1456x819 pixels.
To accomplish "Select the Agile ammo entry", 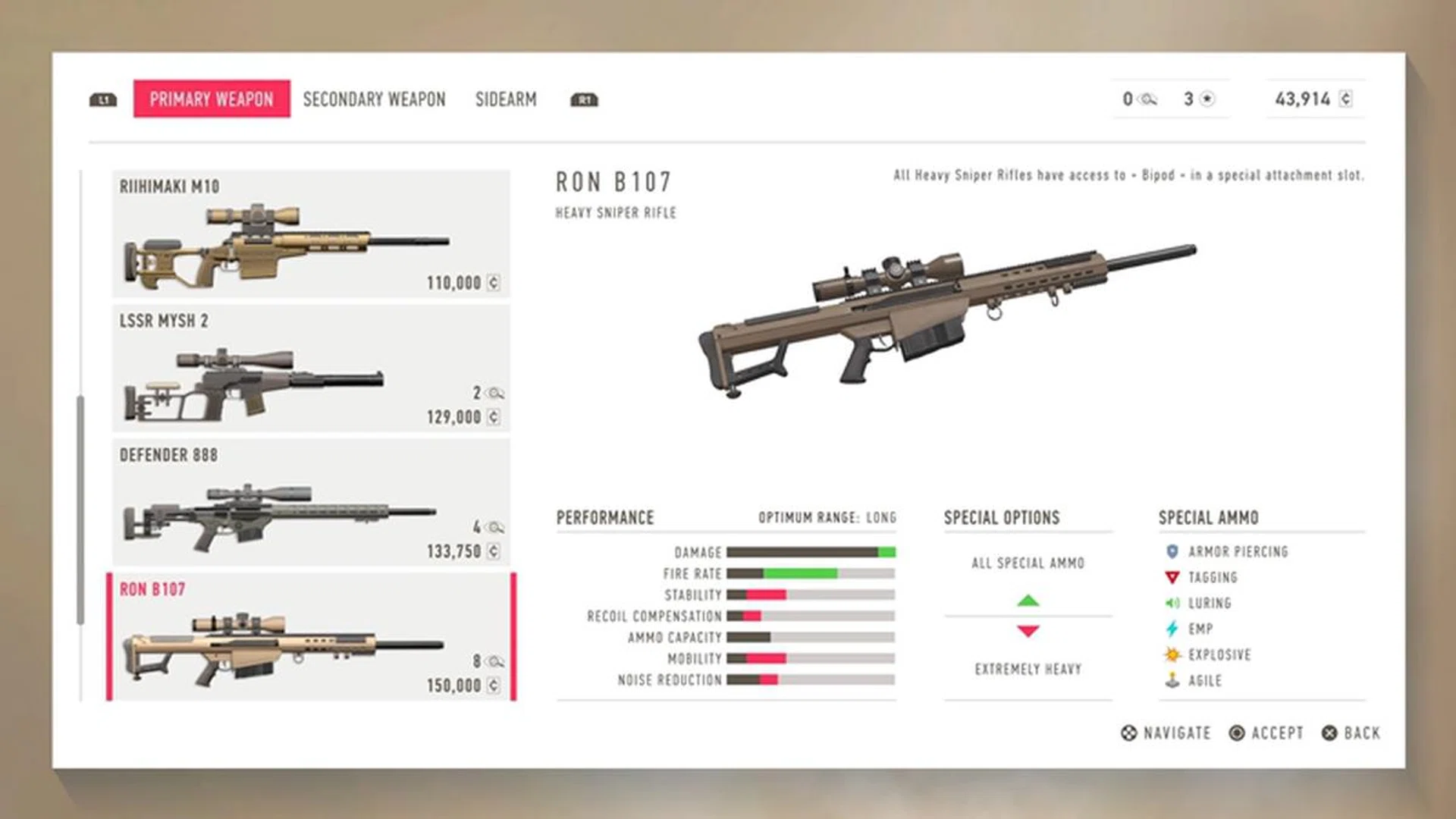I will point(1204,681).
